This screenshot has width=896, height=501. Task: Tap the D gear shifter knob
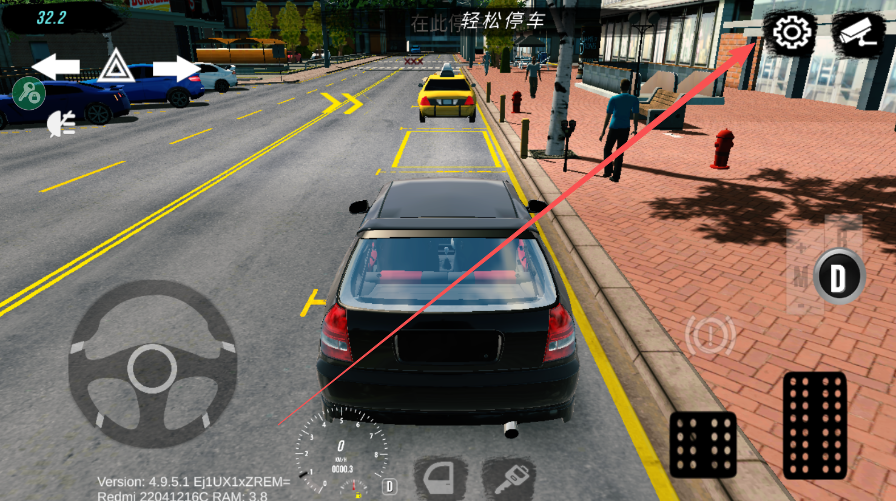click(837, 275)
